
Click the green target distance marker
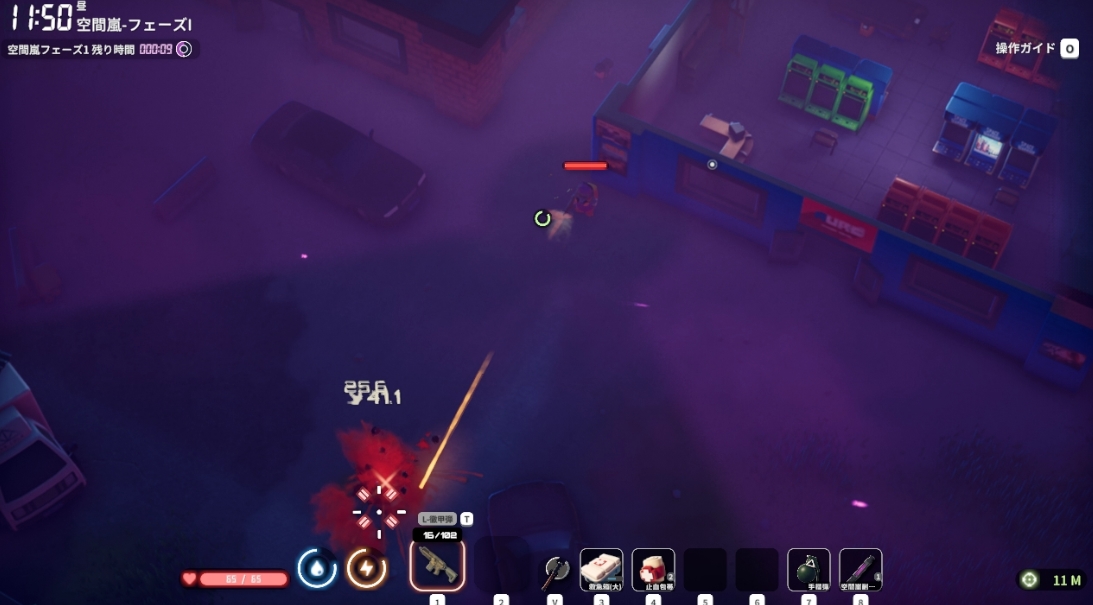coord(1028,580)
